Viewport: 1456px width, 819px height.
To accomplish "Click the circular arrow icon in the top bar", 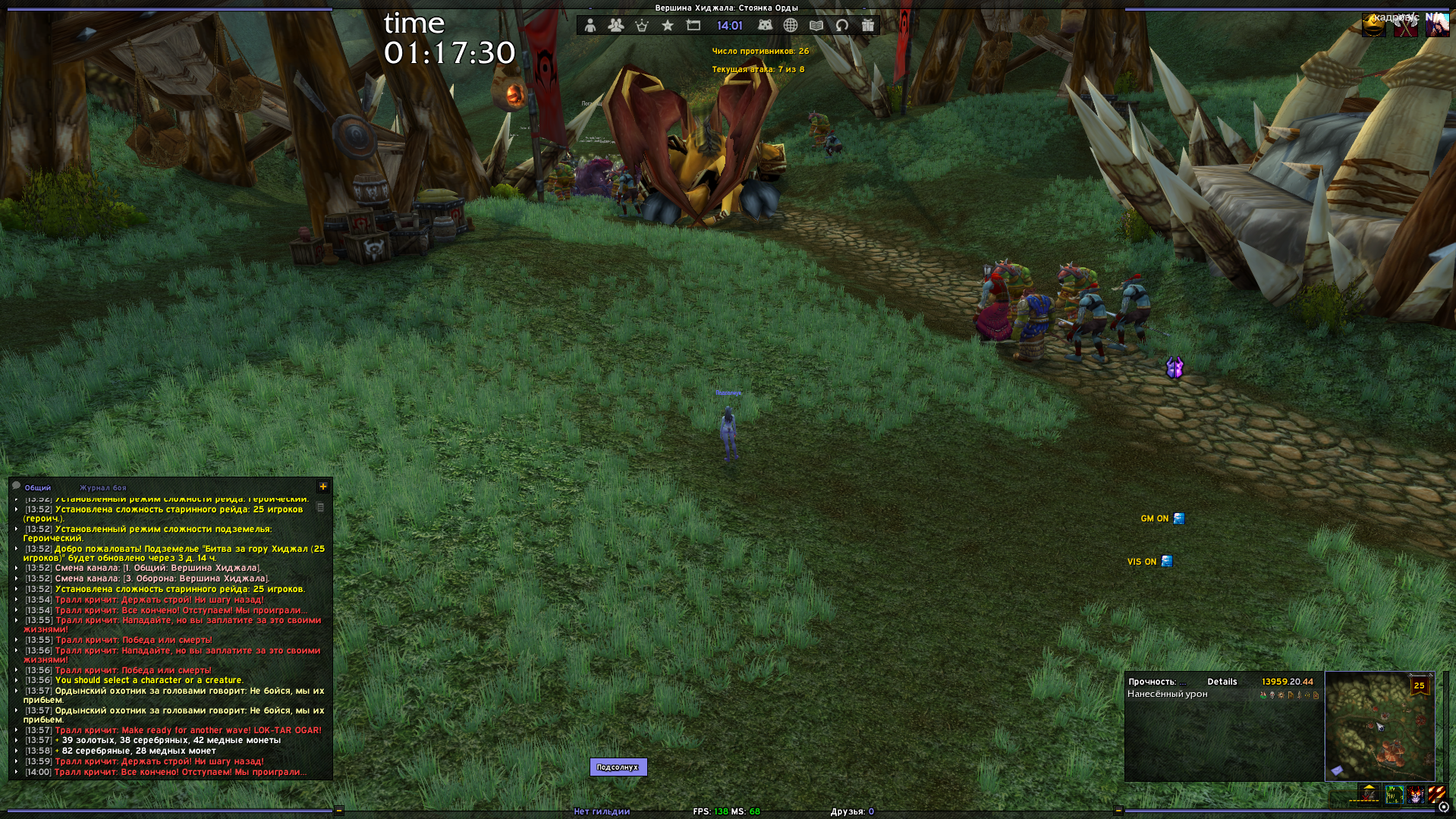I will [x=842, y=26].
